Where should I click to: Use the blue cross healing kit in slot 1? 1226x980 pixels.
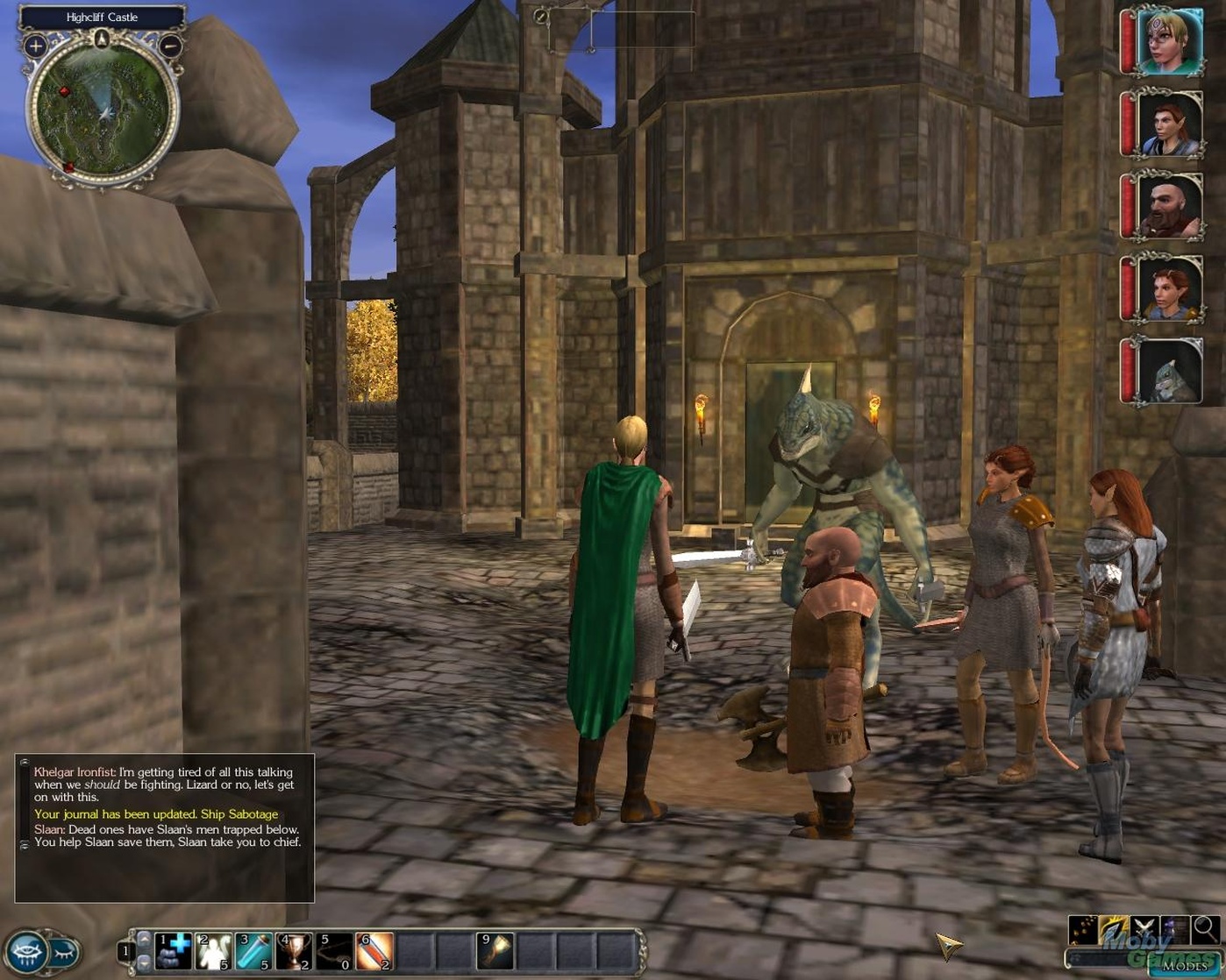[x=174, y=951]
